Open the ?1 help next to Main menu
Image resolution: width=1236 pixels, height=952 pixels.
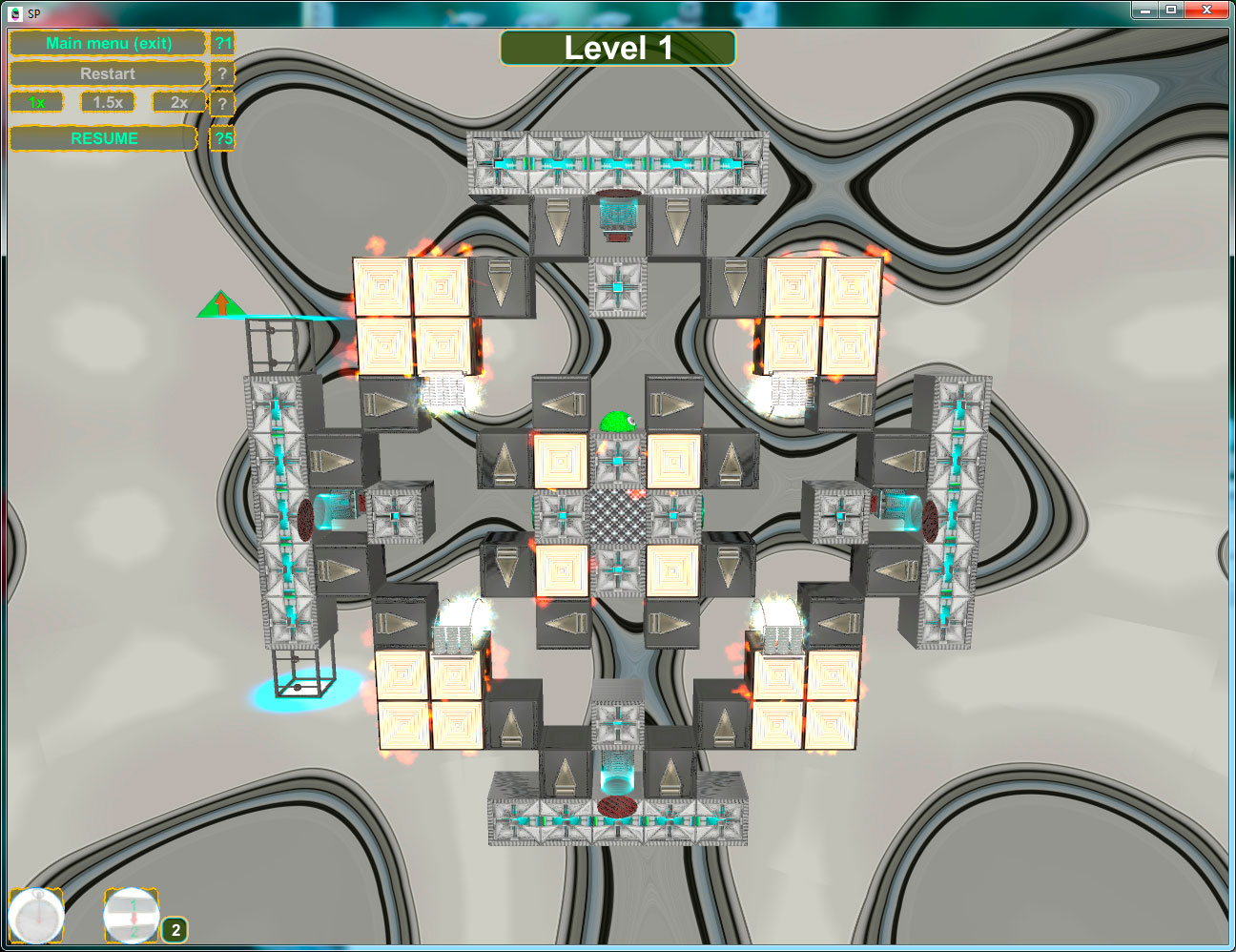click(223, 44)
